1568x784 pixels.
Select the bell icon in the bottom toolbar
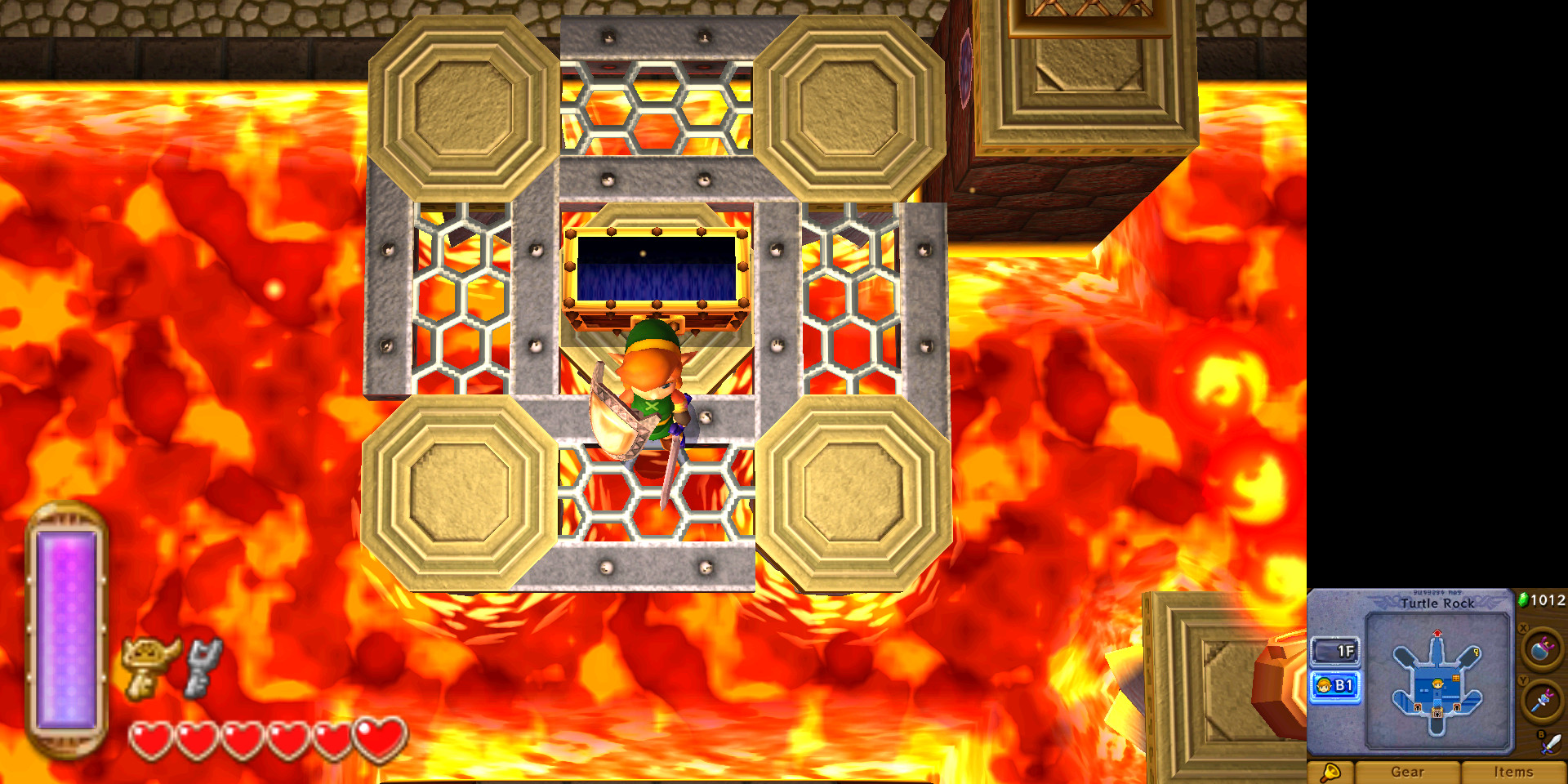[1331, 772]
